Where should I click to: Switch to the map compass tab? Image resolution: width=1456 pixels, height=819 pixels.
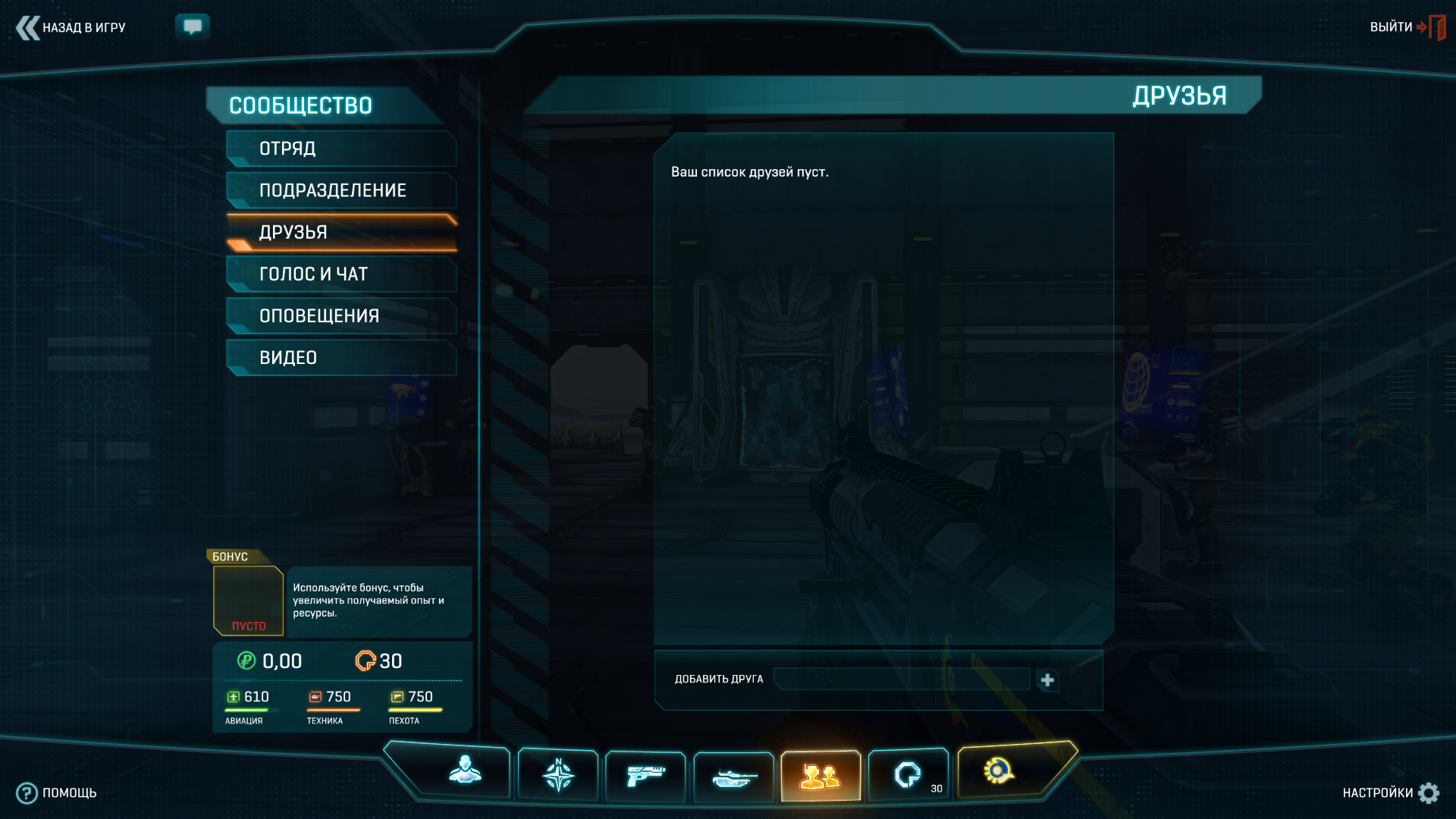(558, 775)
